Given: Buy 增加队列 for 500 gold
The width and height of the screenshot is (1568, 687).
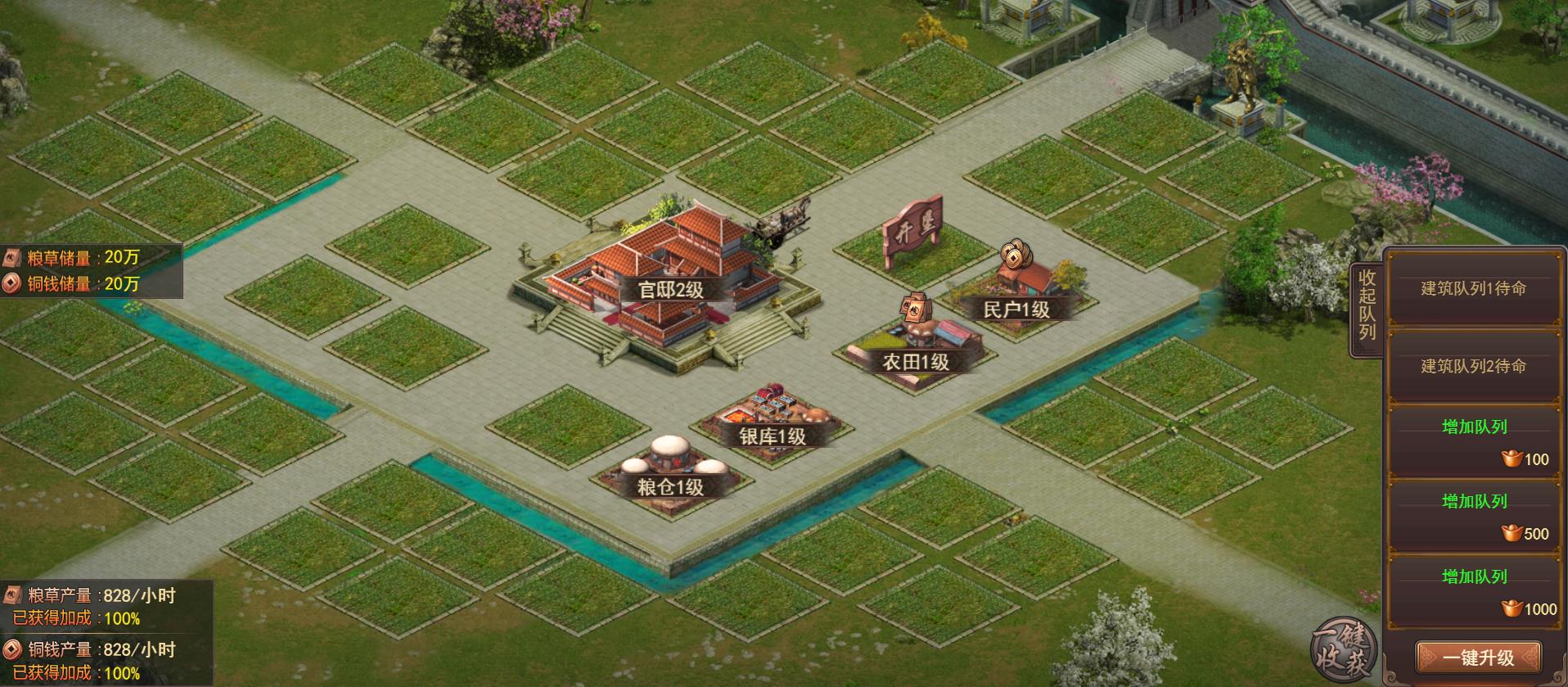Looking at the screenshot, I should point(1474,517).
